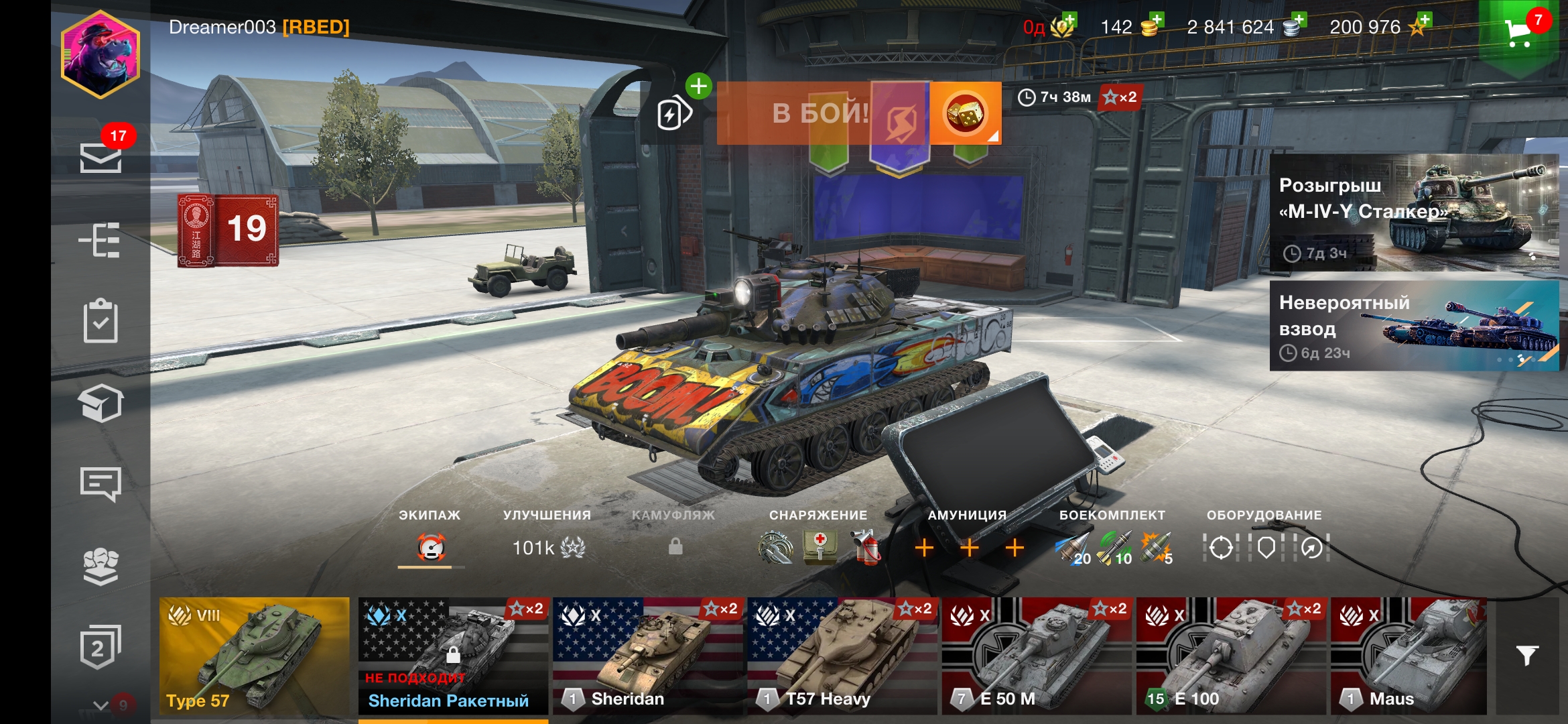Select the Maus tank
The width and height of the screenshot is (1568, 724).
click(x=1409, y=656)
